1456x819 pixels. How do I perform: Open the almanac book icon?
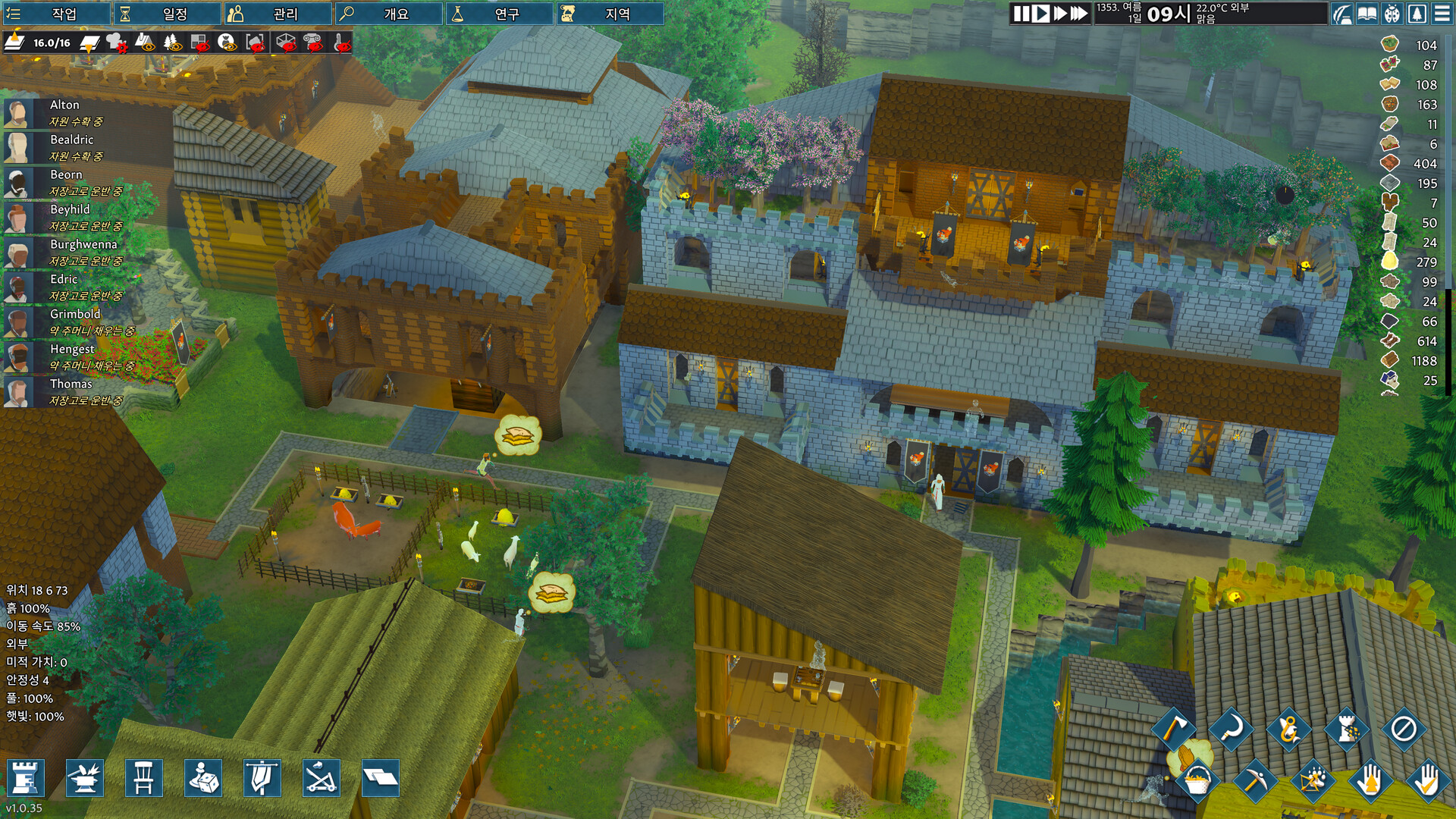[x=1367, y=14]
